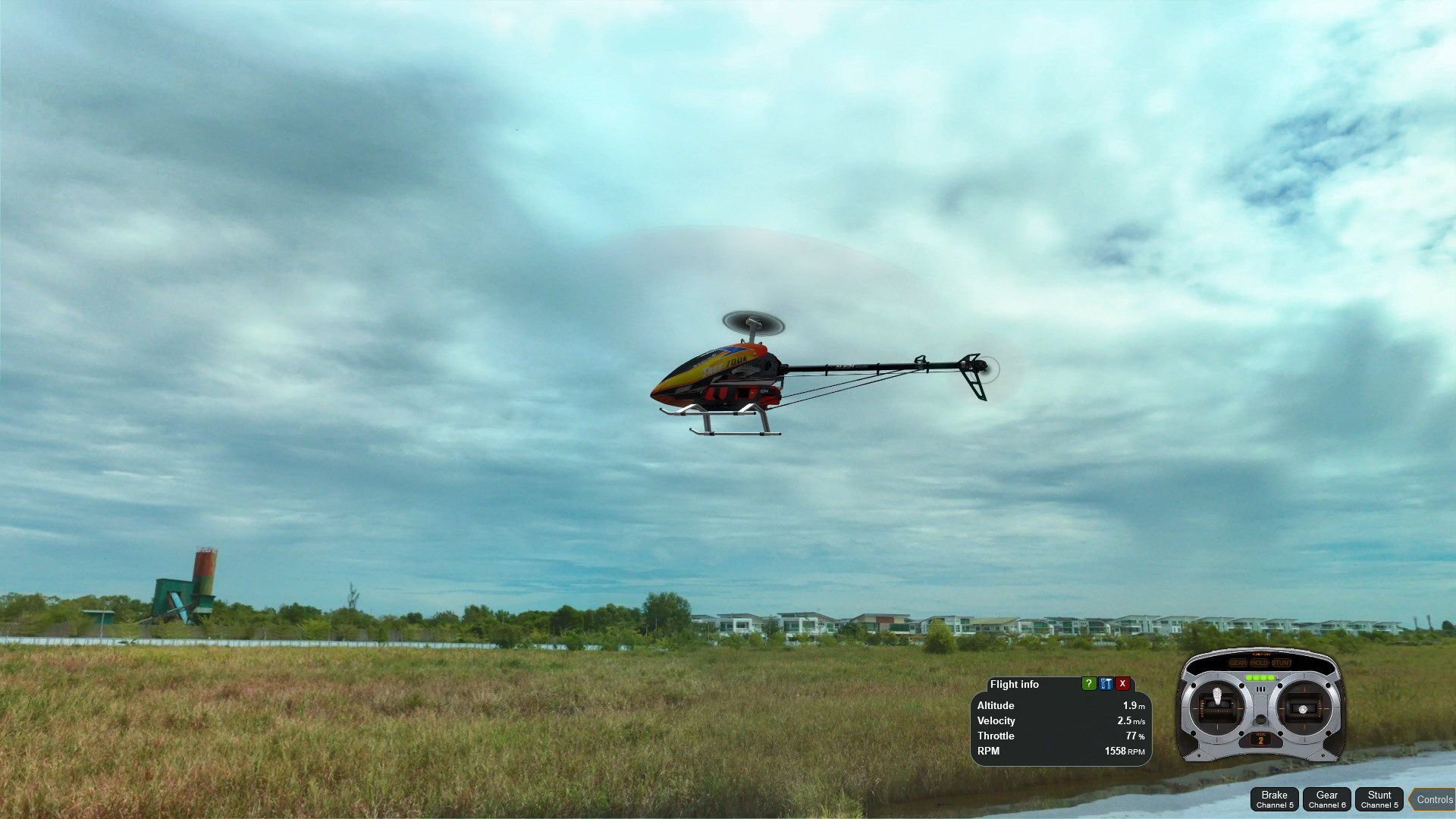Click the mode 2 display on the transmitter
Image resolution: width=1456 pixels, height=819 pixels.
1260,741
